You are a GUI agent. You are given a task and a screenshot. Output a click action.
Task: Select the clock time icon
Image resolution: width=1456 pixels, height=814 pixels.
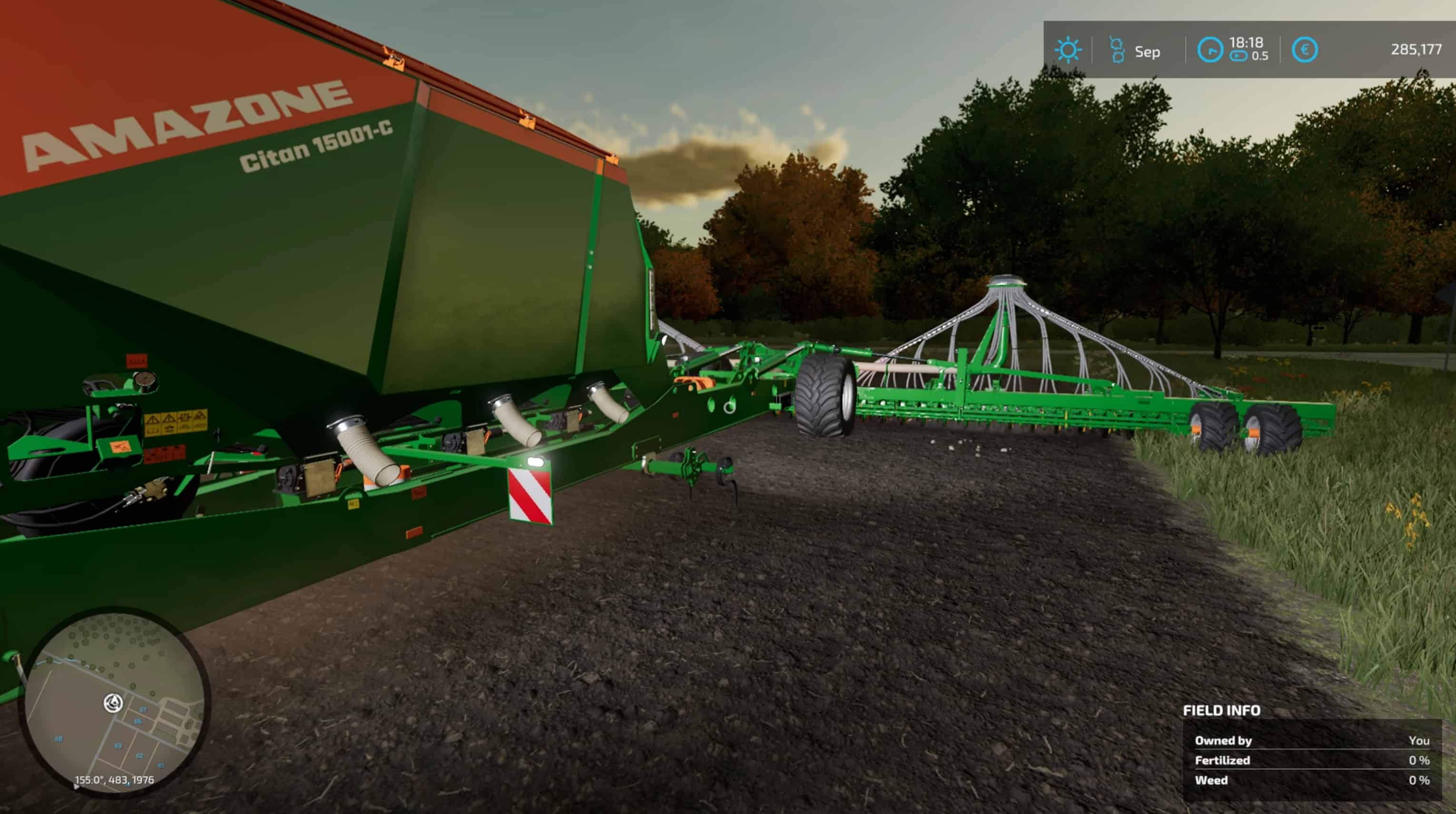coord(1210,50)
